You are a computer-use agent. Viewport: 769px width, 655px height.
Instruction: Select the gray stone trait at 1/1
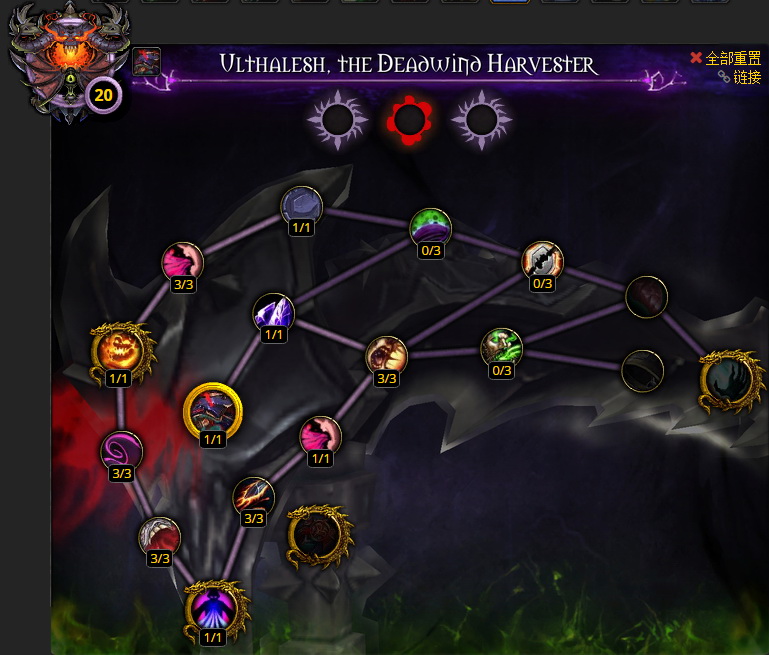301,205
